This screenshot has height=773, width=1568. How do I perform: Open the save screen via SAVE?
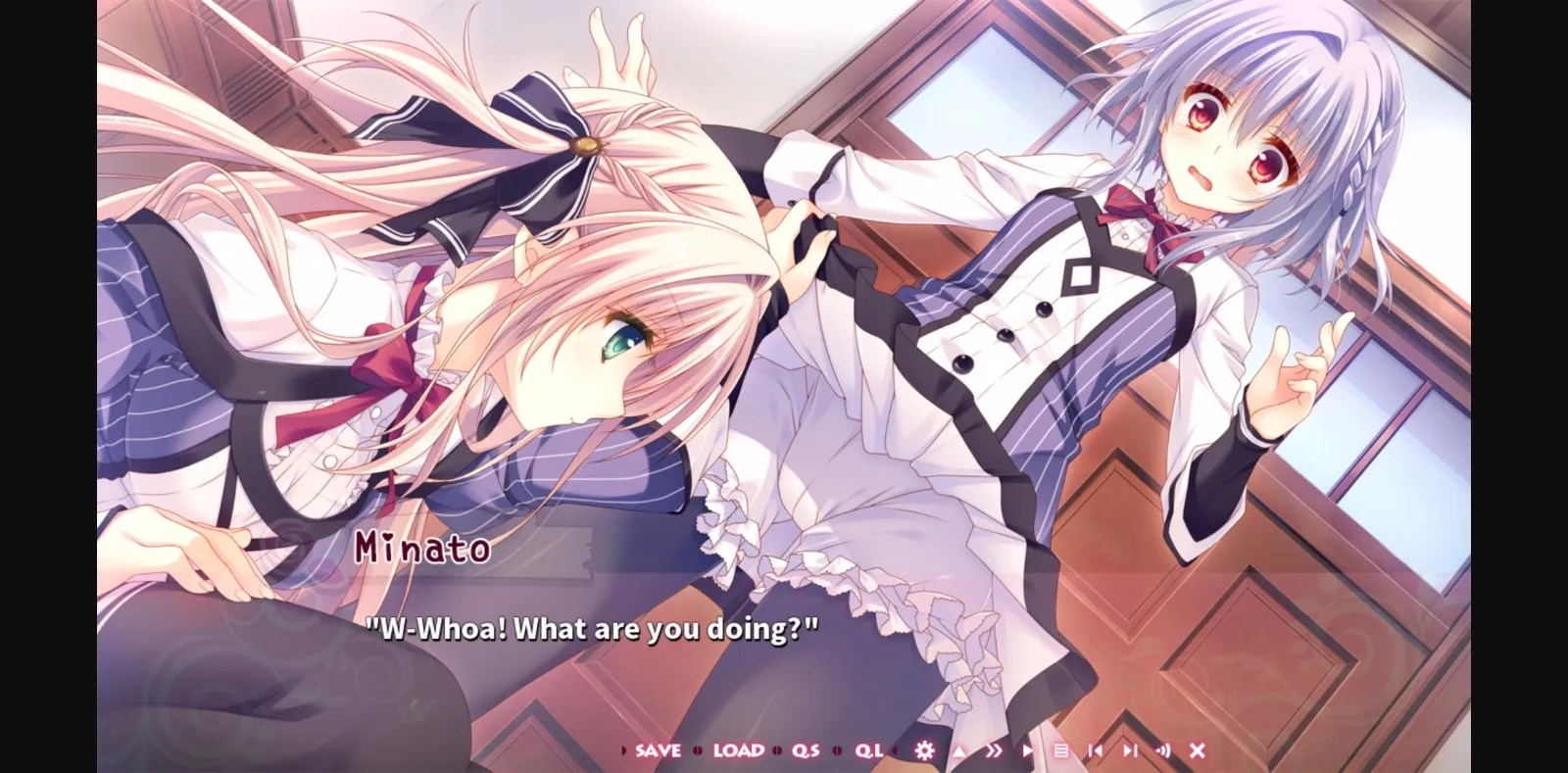657,750
